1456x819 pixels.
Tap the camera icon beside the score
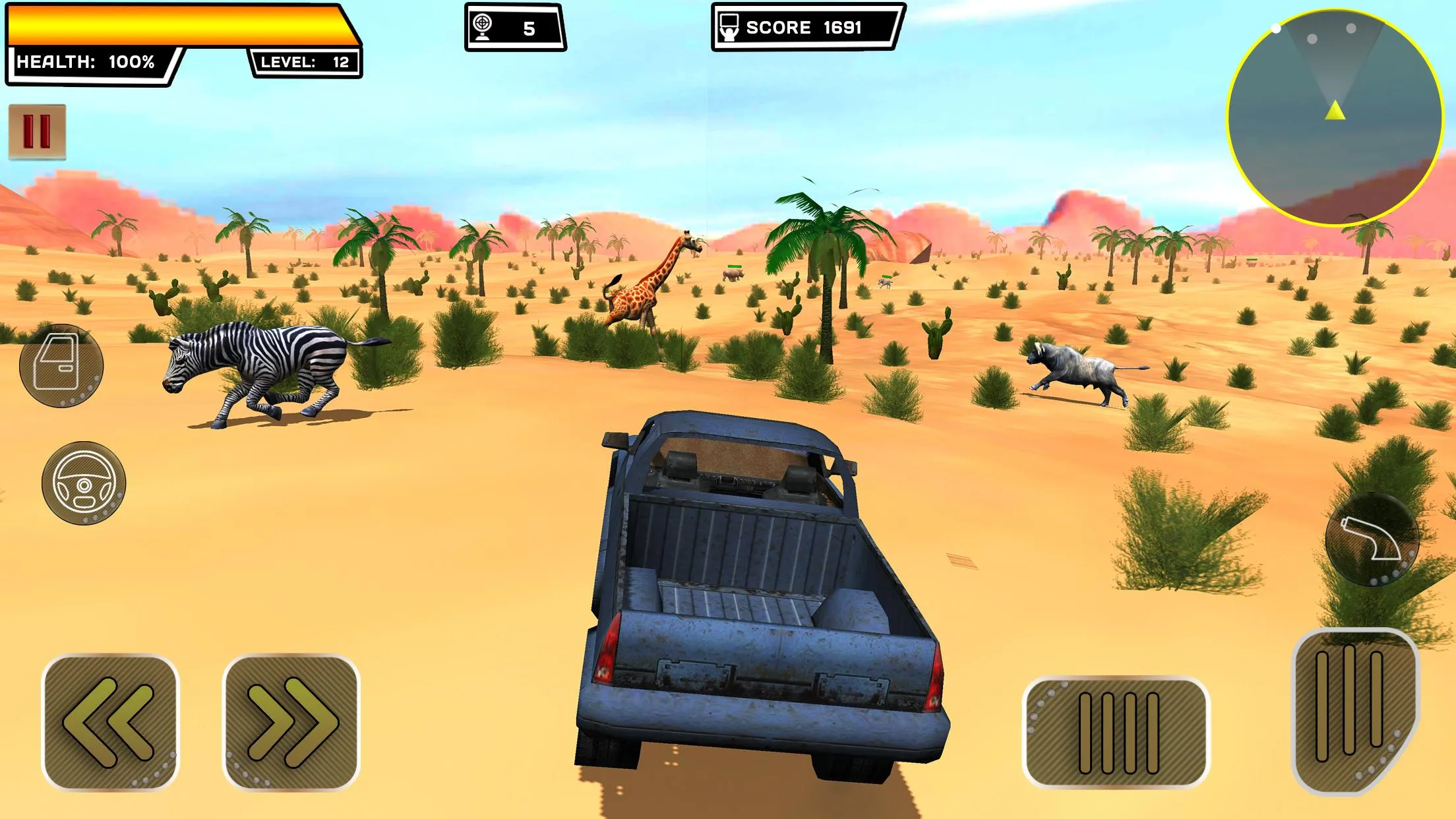[729, 27]
